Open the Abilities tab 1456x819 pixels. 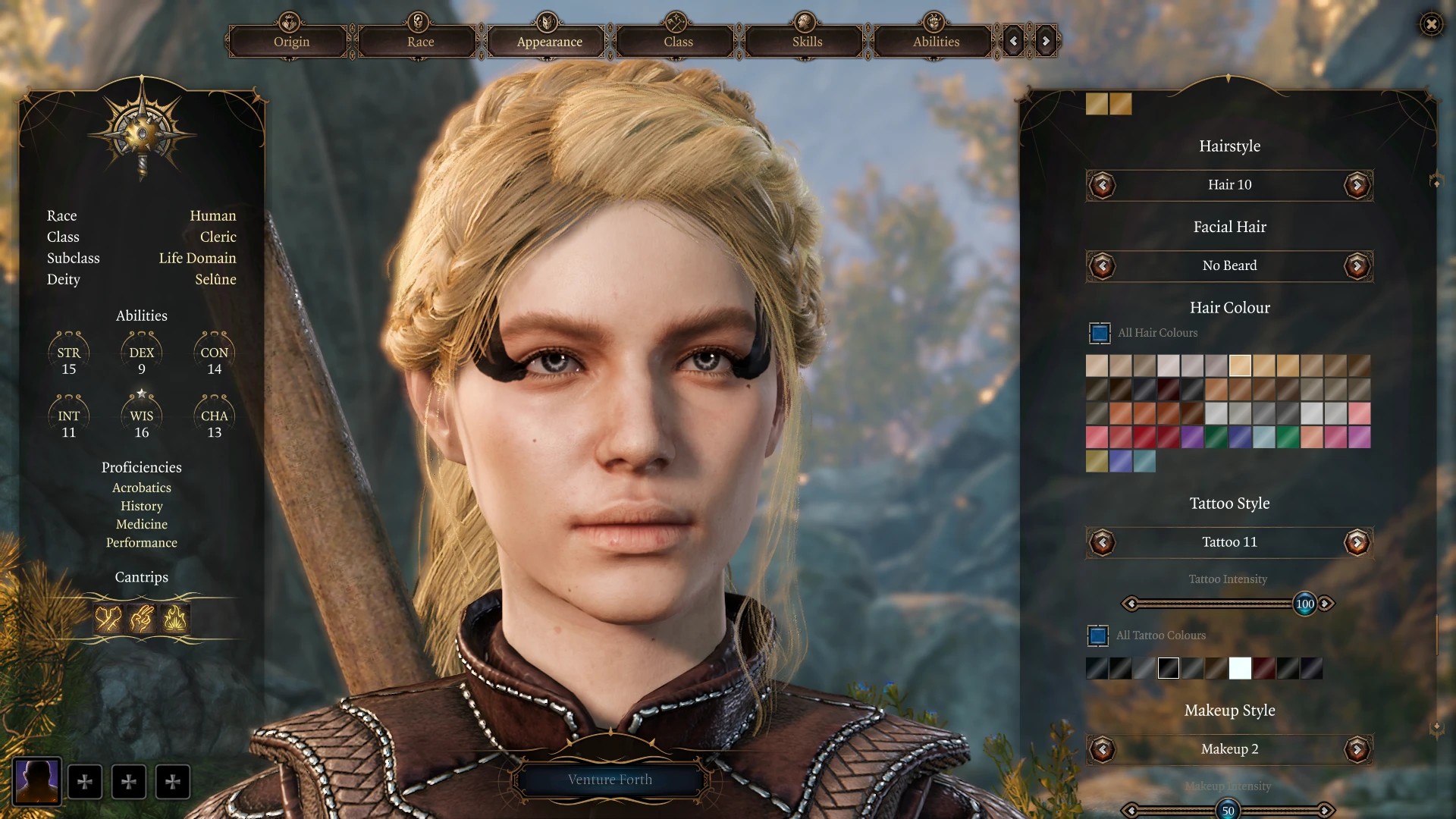click(x=936, y=42)
